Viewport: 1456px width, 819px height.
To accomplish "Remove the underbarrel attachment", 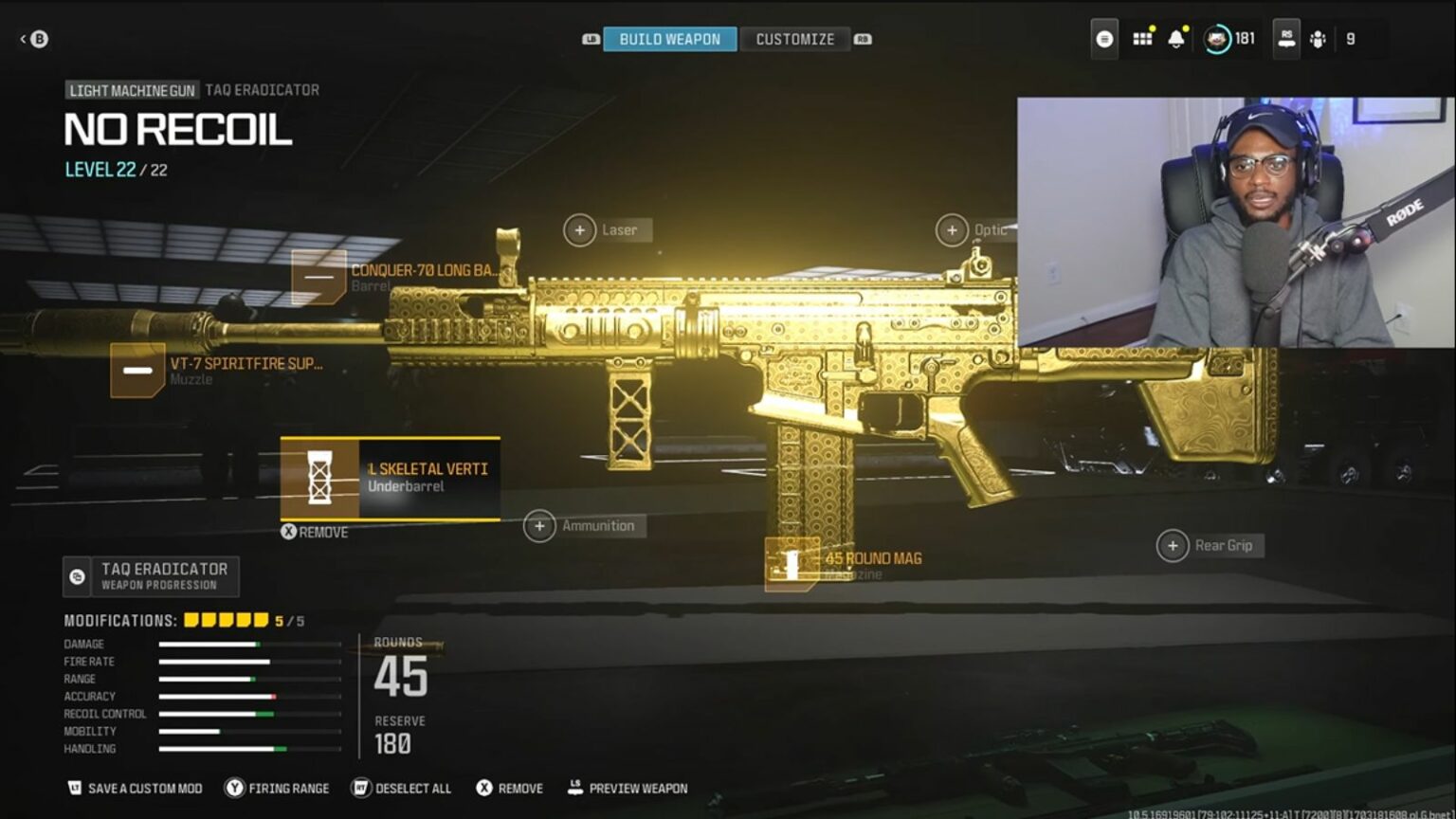I will [x=316, y=532].
